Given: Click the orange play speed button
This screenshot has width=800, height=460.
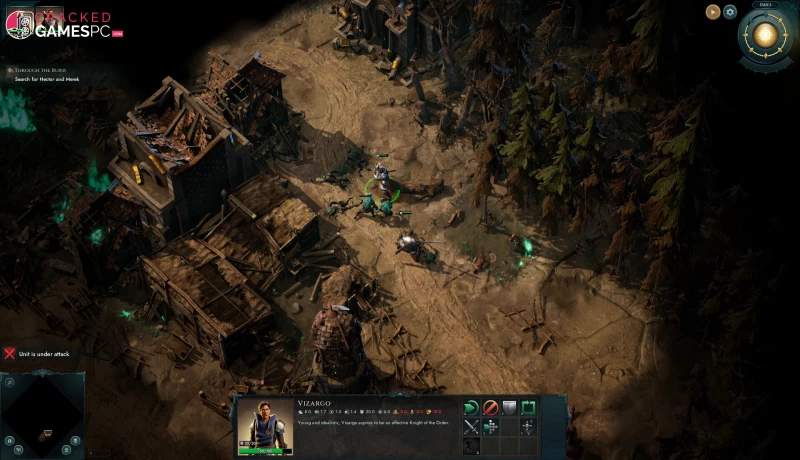Looking at the screenshot, I should pos(712,12).
